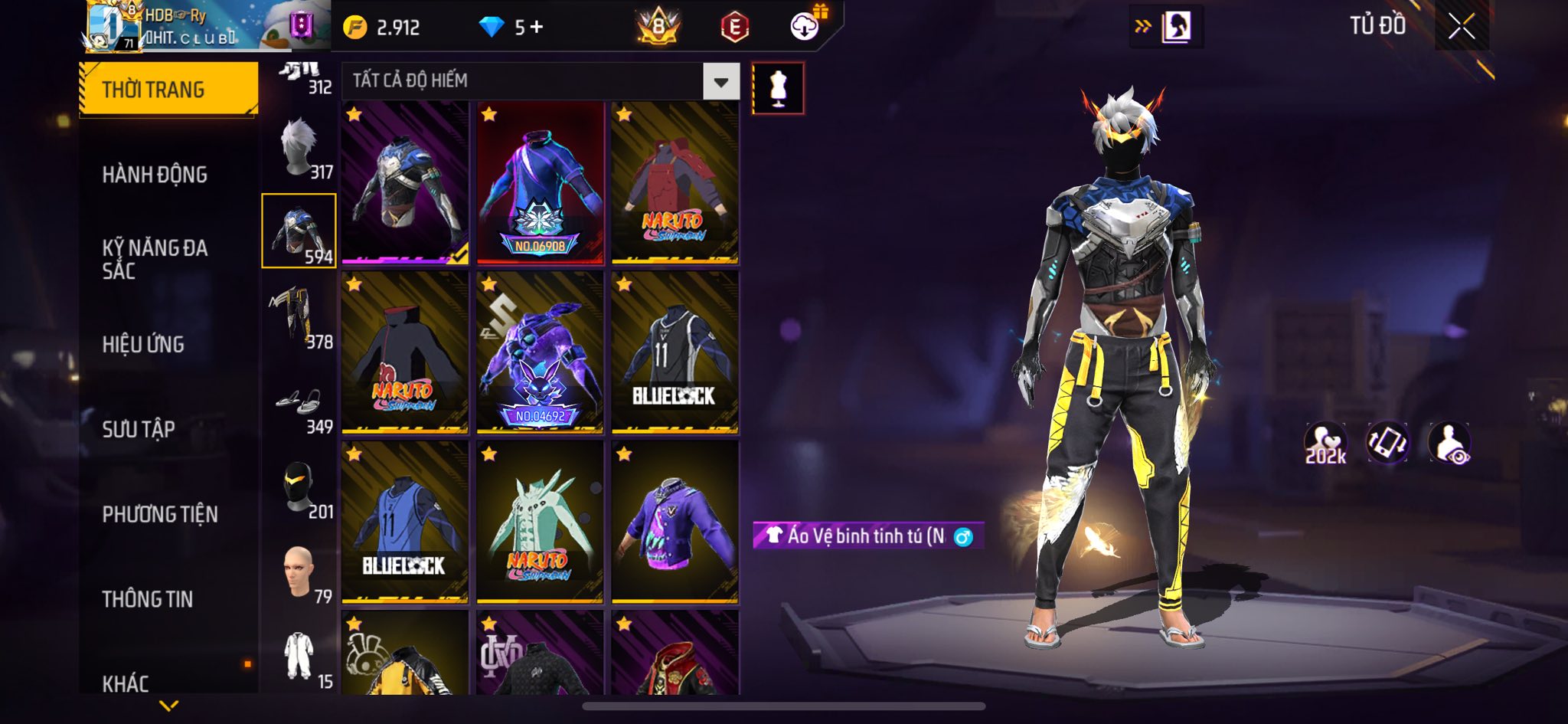Open the Kỹ Năng Đa Sắc tab
This screenshot has height=724, width=1568.
point(155,259)
